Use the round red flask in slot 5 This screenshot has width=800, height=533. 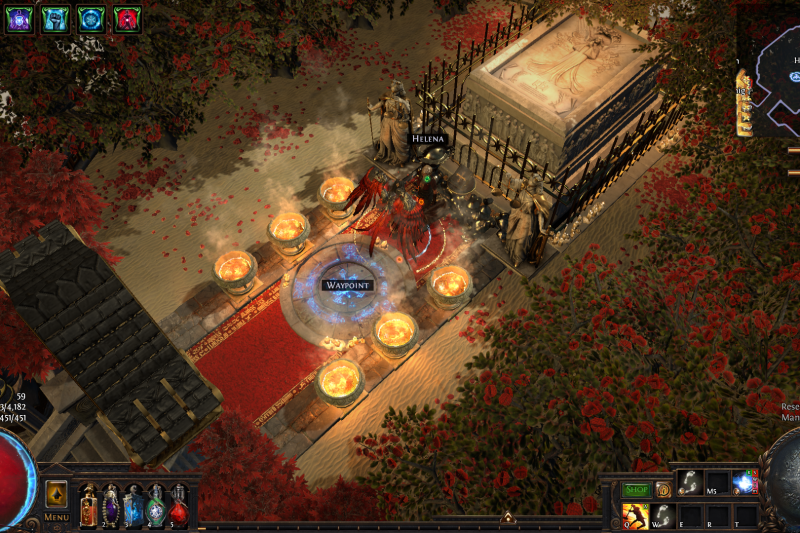click(178, 504)
